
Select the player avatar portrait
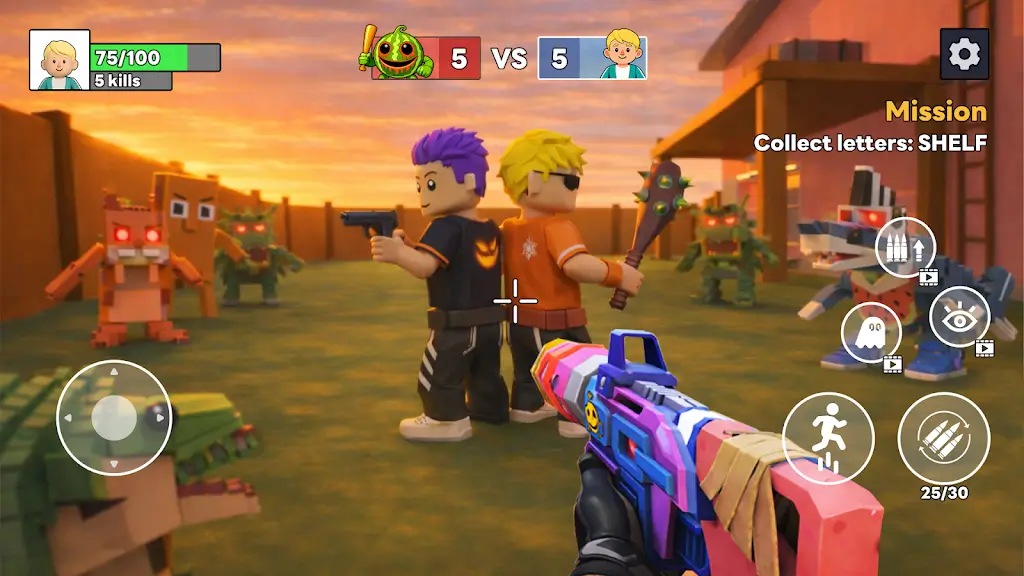(x=60, y=60)
